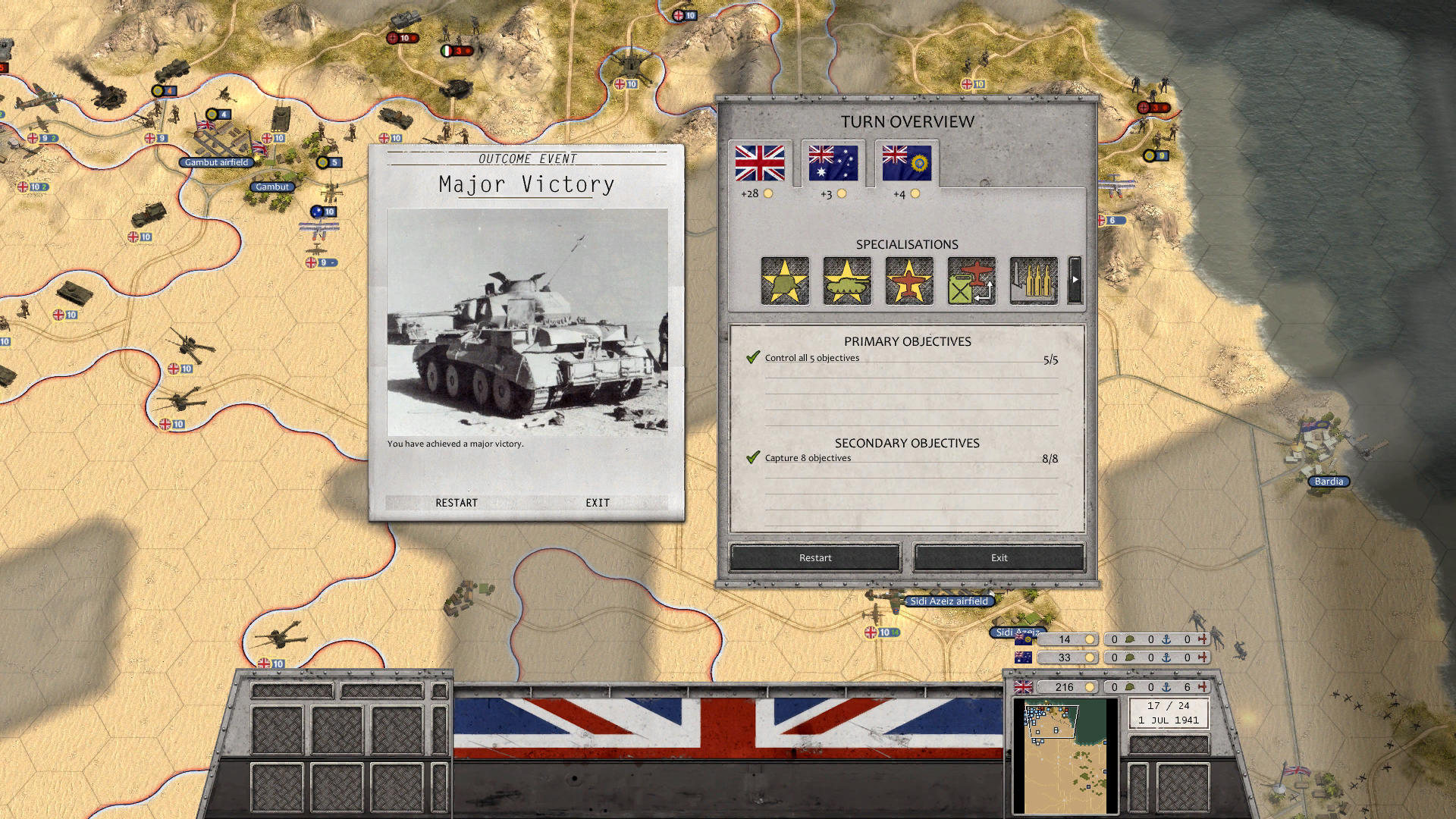Click the secondary objectives completion checkmark

(752, 457)
